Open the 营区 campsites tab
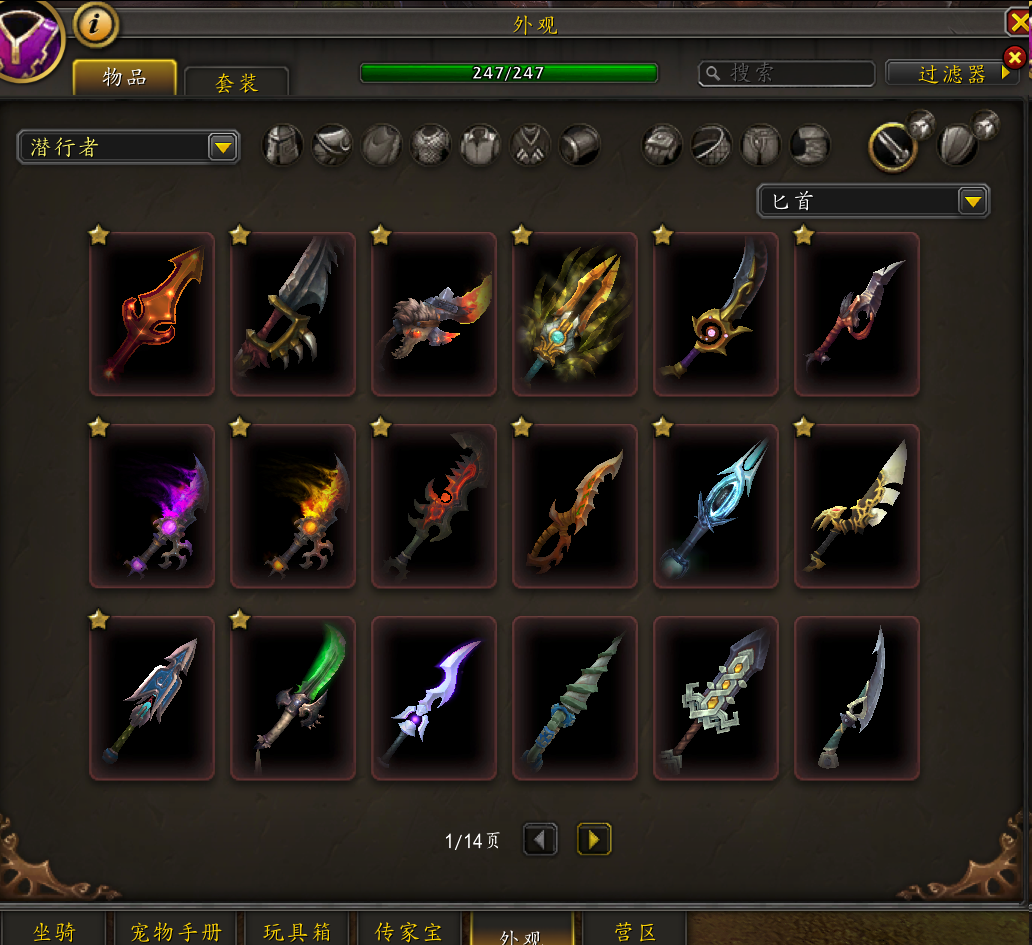The width and height of the screenshot is (1032, 945). click(635, 932)
